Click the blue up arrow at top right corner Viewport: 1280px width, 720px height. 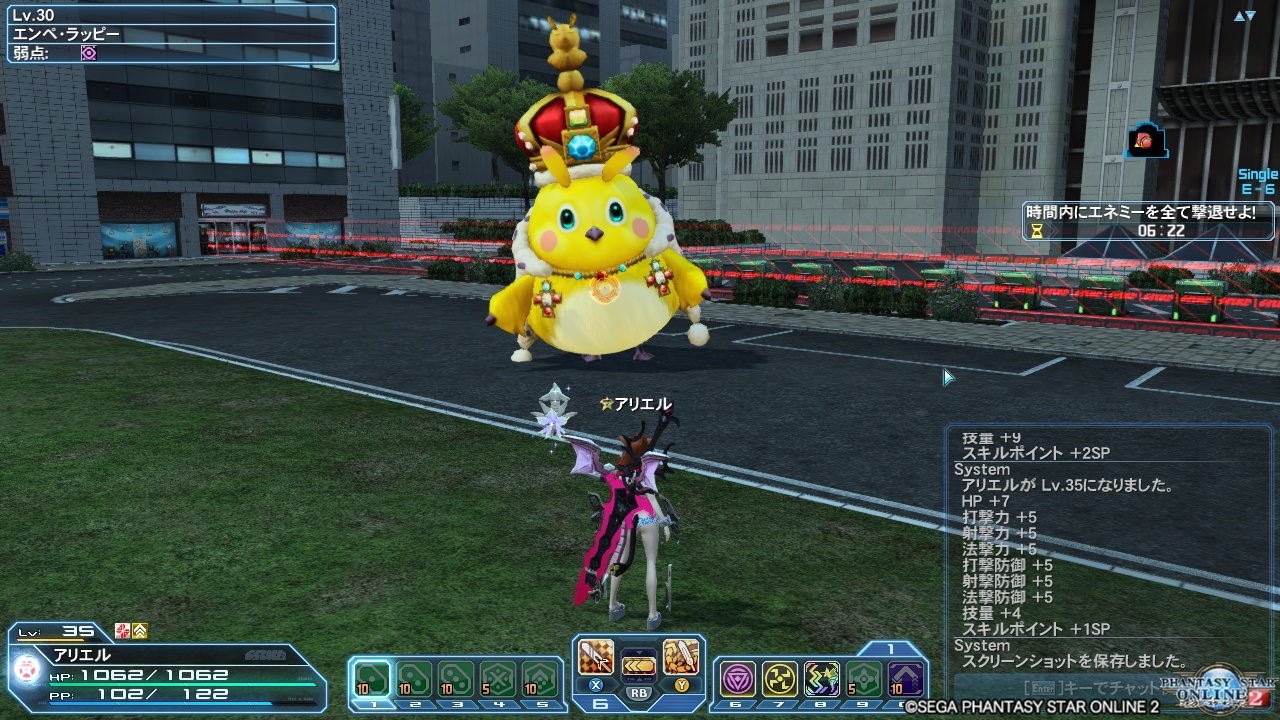[1240, 15]
